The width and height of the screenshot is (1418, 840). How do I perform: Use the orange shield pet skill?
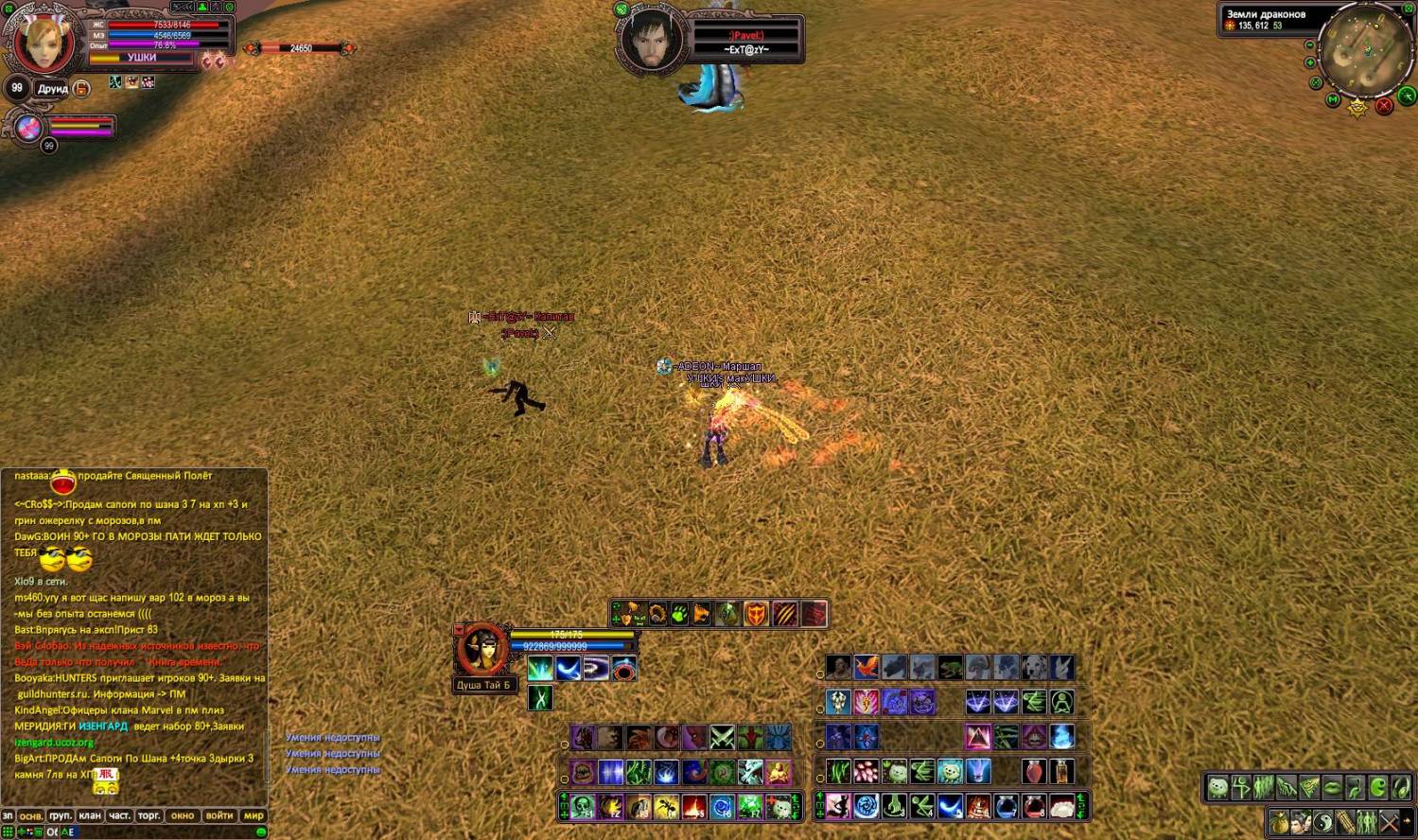[755, 615]
